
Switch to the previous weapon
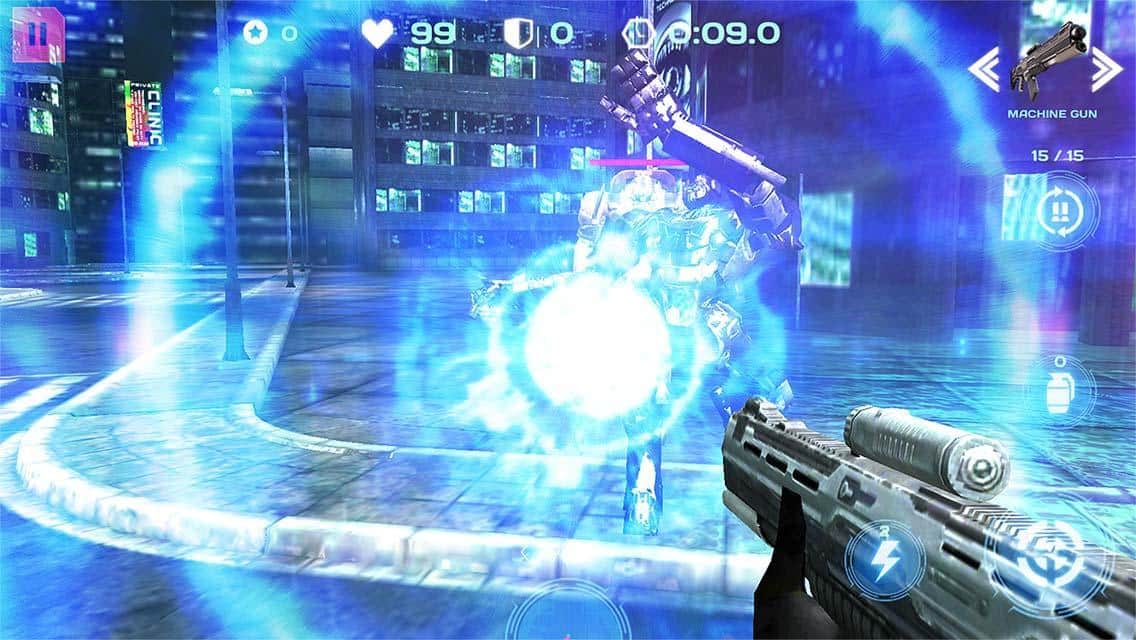984,68
